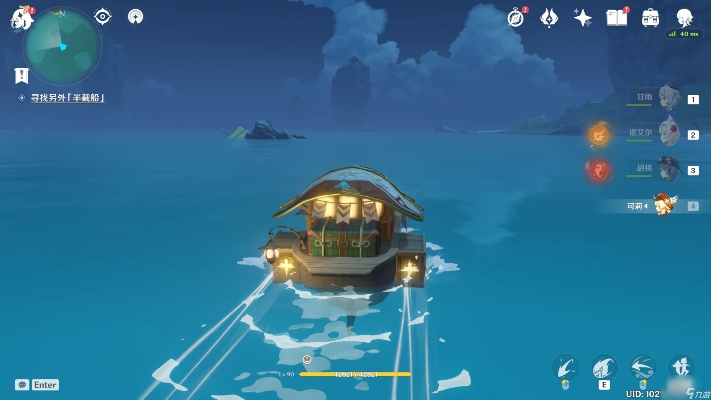
Task: Select the tracked quest 寻找另外「半截船」
Action: point(66,97)
